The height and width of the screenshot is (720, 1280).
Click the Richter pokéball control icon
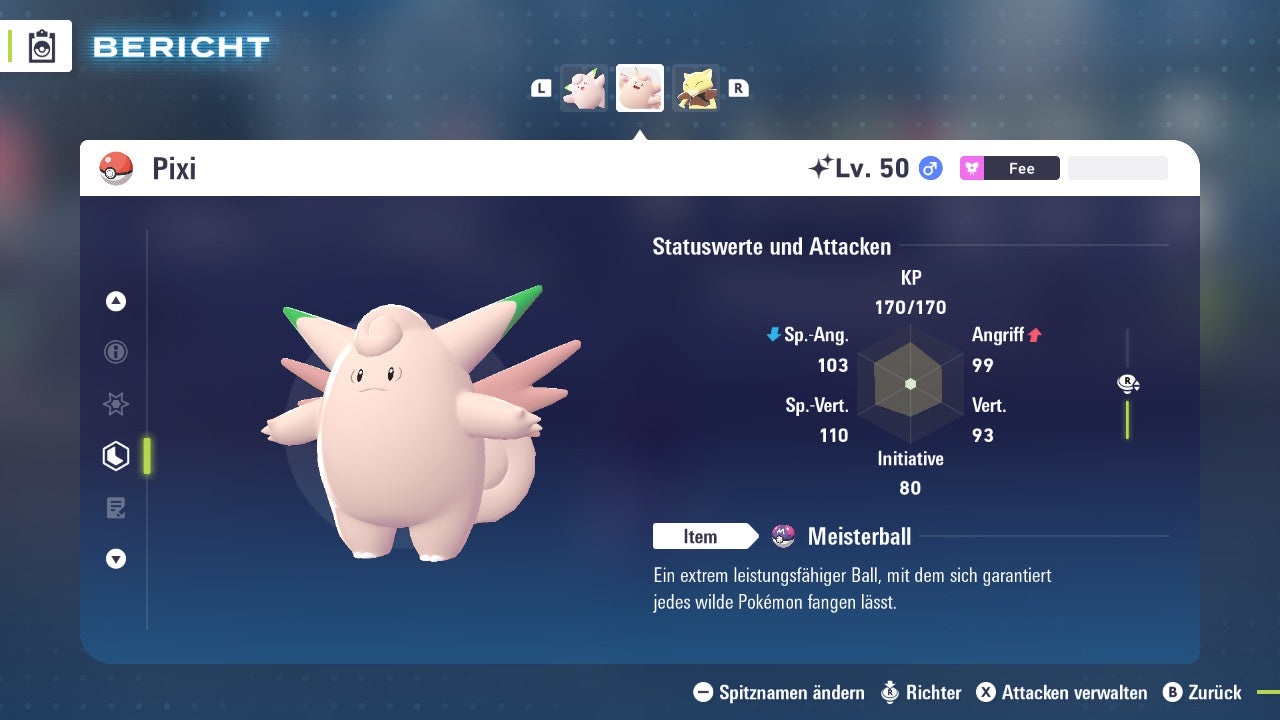(889, 692)
